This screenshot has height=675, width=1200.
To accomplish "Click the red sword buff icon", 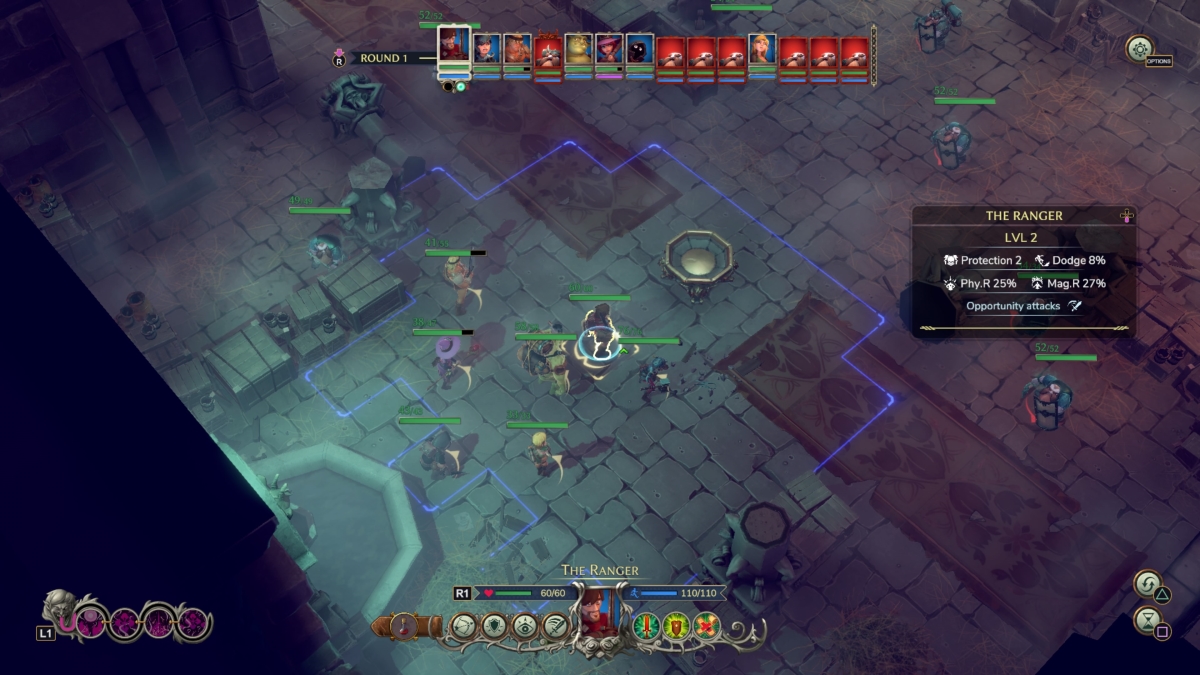I will point(646,626).
